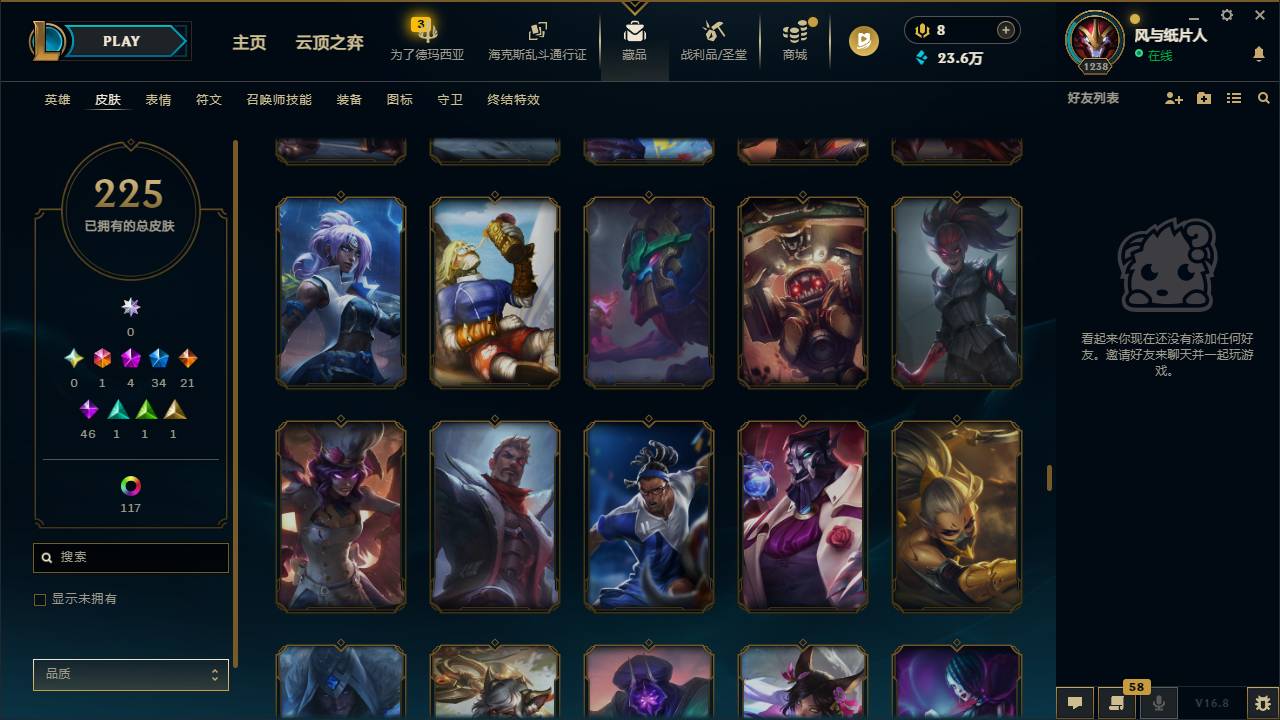Click the add friend icon
The image size is (1280, 720).
[x=1175, y=98]
